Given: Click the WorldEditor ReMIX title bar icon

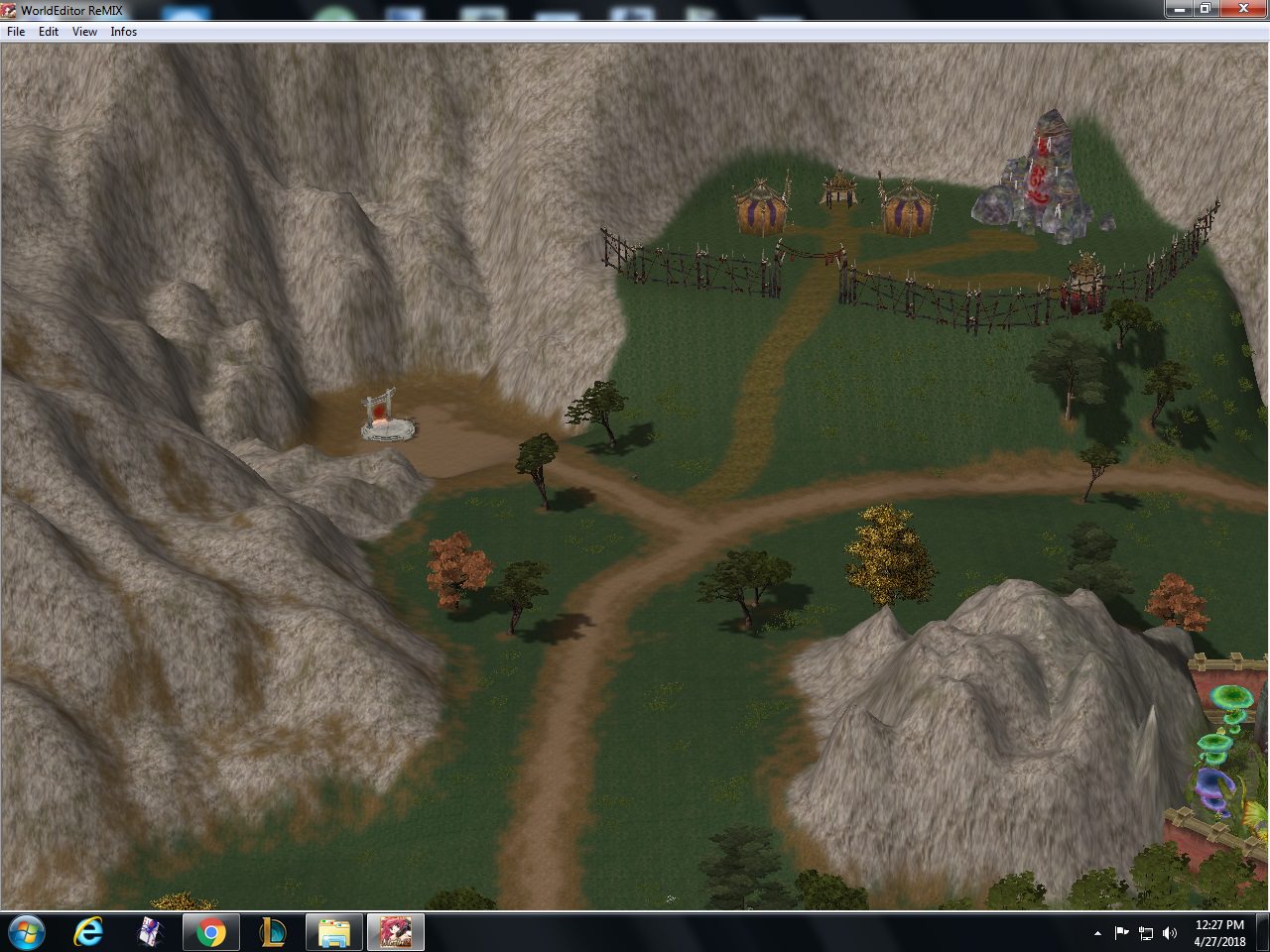Looking at the screenshot, I should tap(8, 9).
